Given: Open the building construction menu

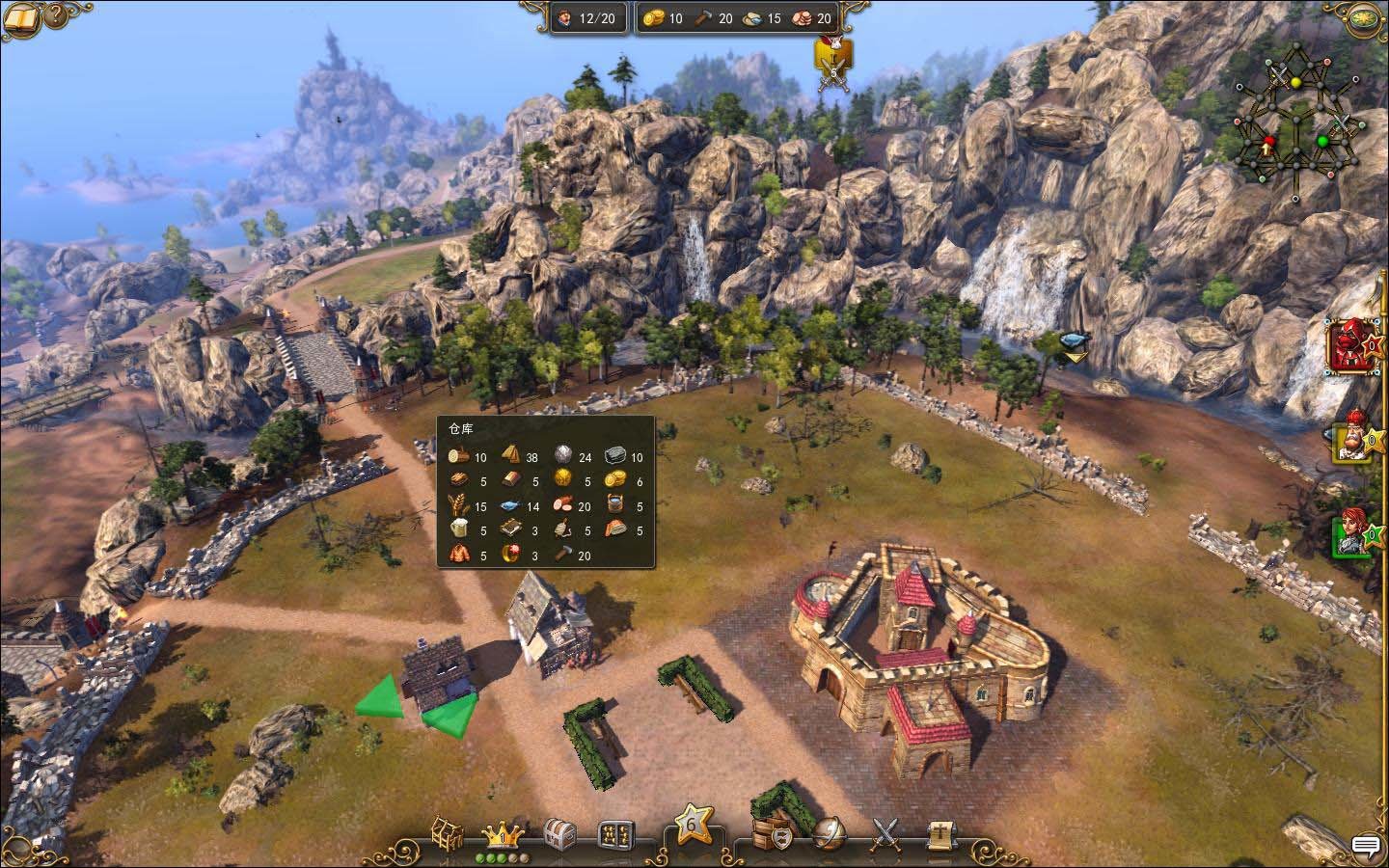Looking at the screenshot, I should point(448,832).
